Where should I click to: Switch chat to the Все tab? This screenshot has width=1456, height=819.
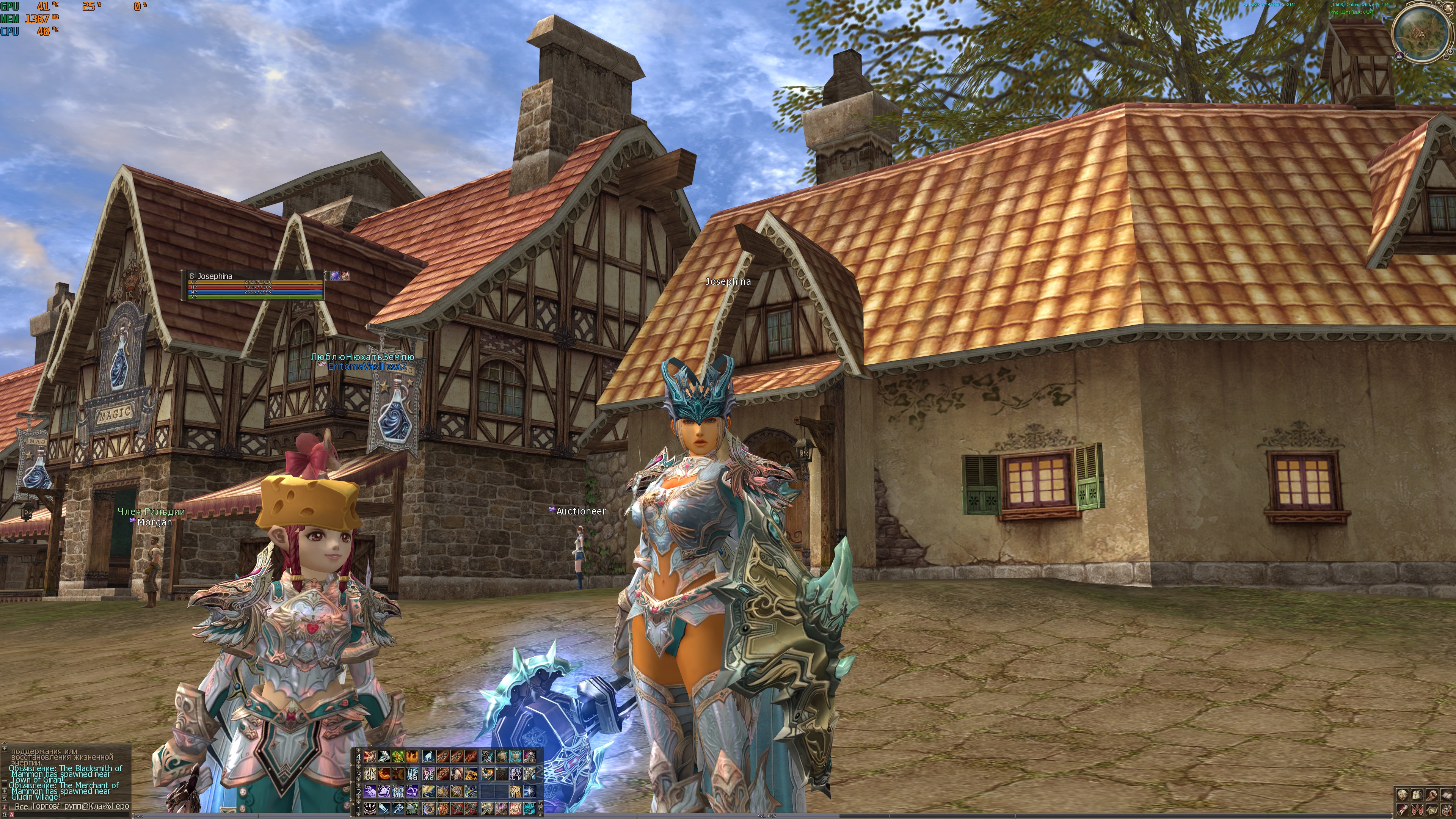[21, 806]
